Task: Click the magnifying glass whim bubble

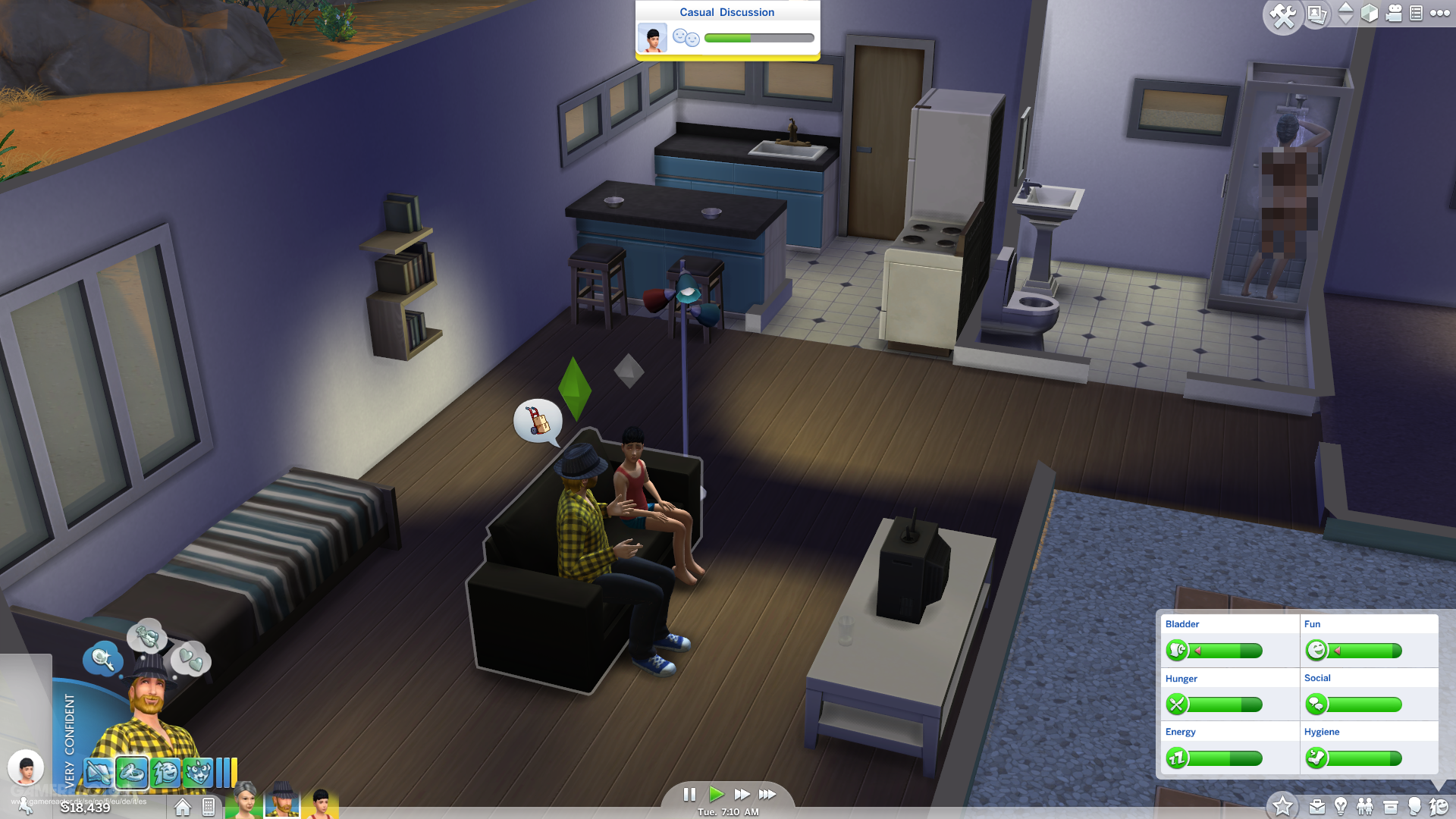Action: 104,659
